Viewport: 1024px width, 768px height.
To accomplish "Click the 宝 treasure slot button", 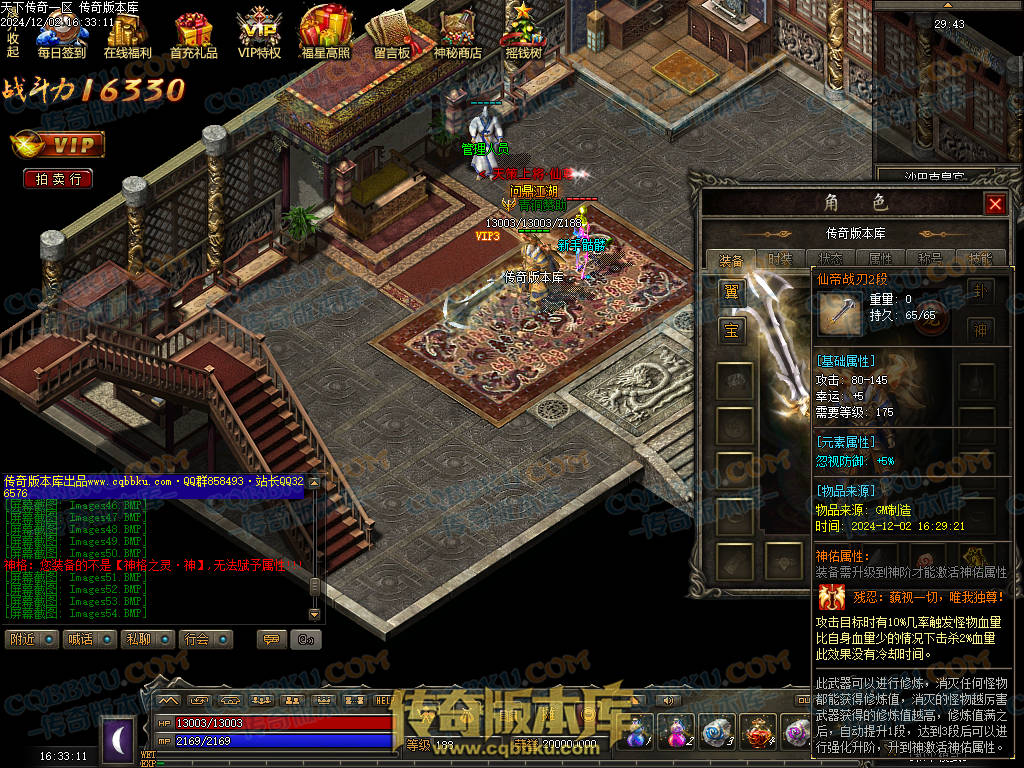I will 732,331.
